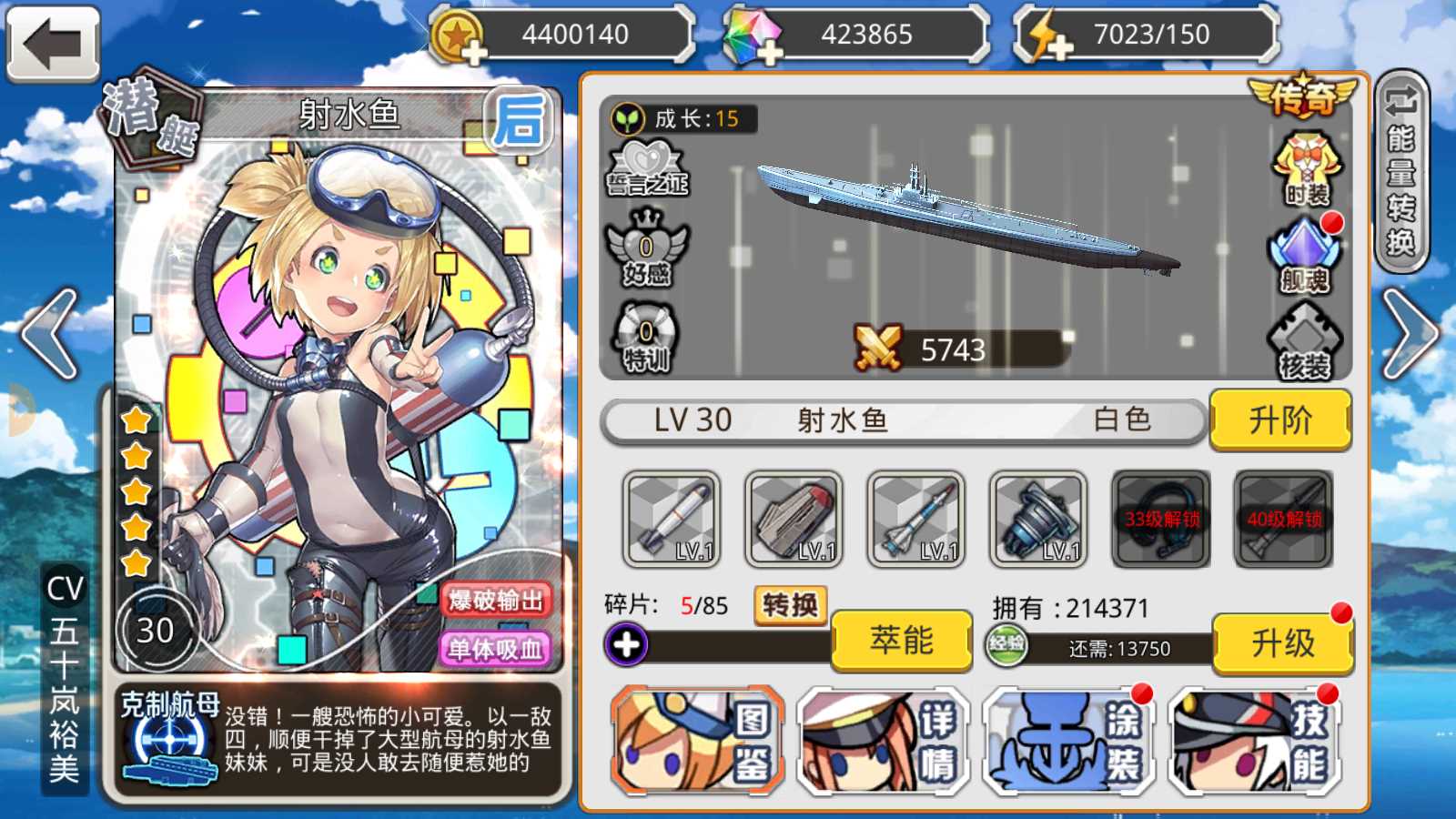Go back using the arrow button
This screenshot has width=1456, height=819.
53,44
